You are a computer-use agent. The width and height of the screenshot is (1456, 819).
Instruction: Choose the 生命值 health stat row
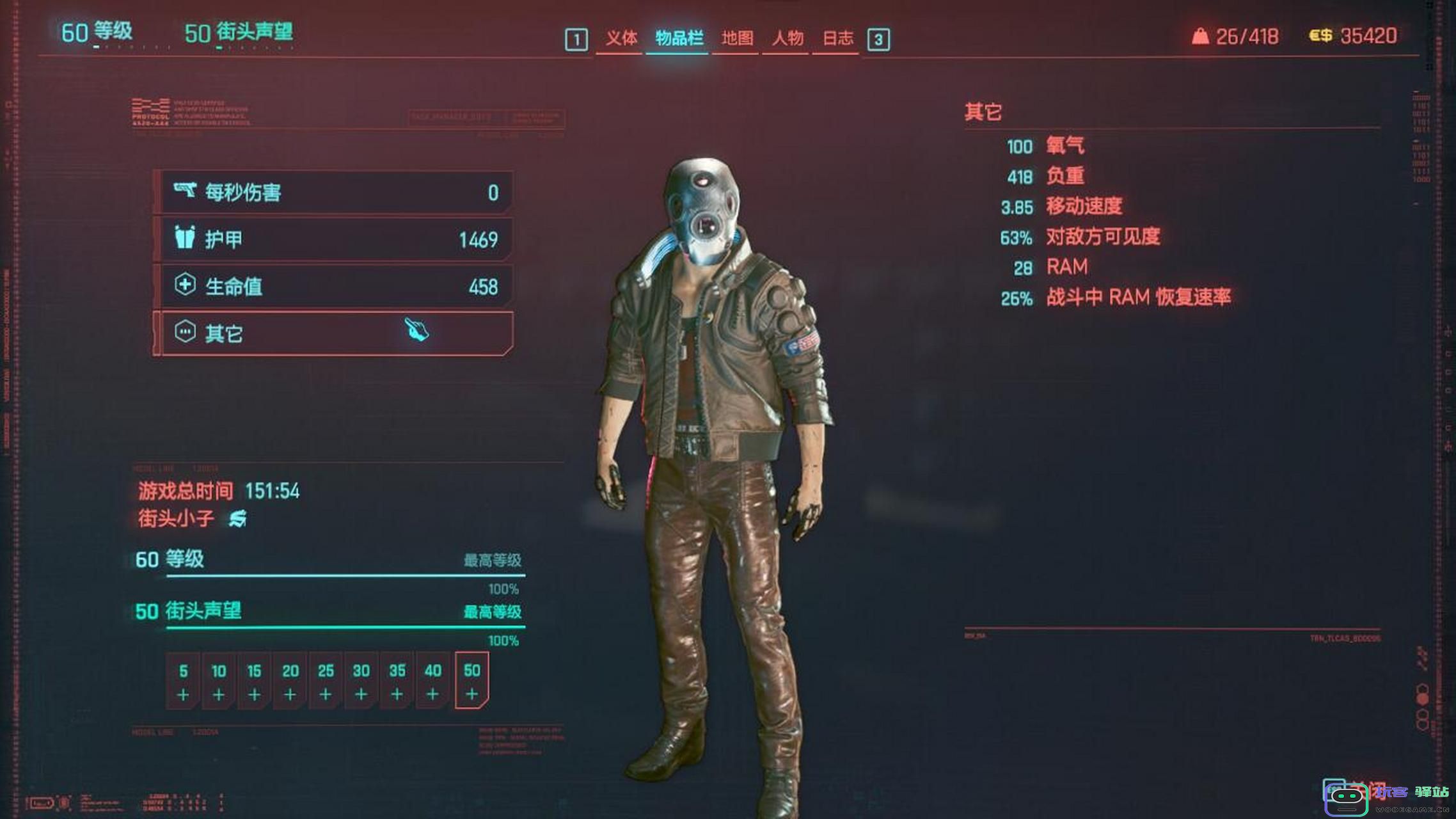(335, 286)
